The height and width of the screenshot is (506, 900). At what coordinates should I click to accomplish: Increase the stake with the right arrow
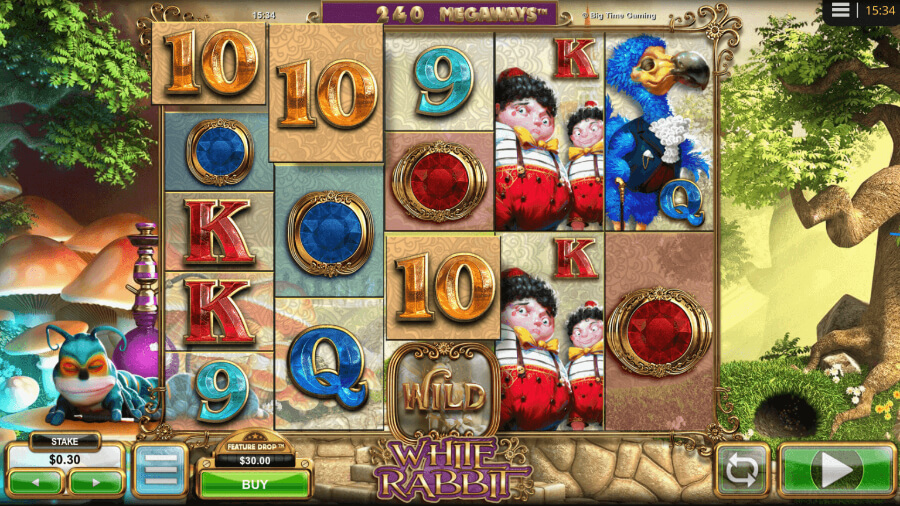(x=96, y=484)
